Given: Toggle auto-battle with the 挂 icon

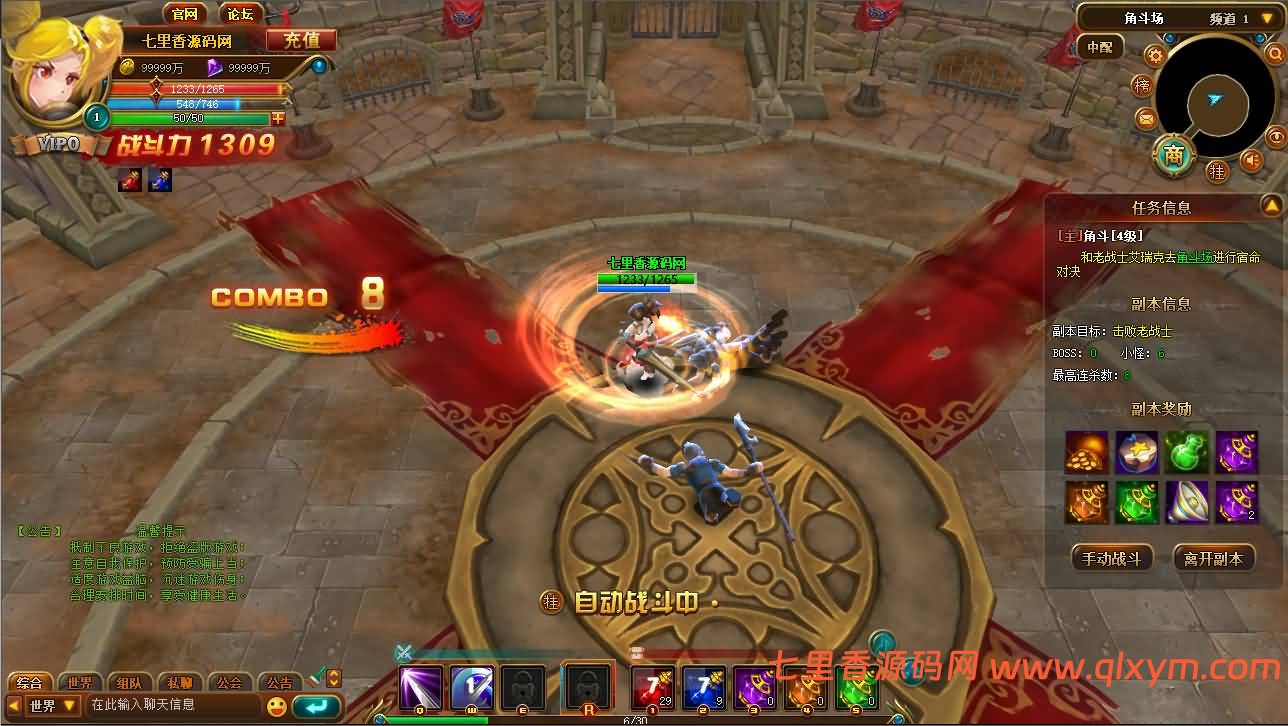Looking at the screenshot, I should [x=1219, y=171].
